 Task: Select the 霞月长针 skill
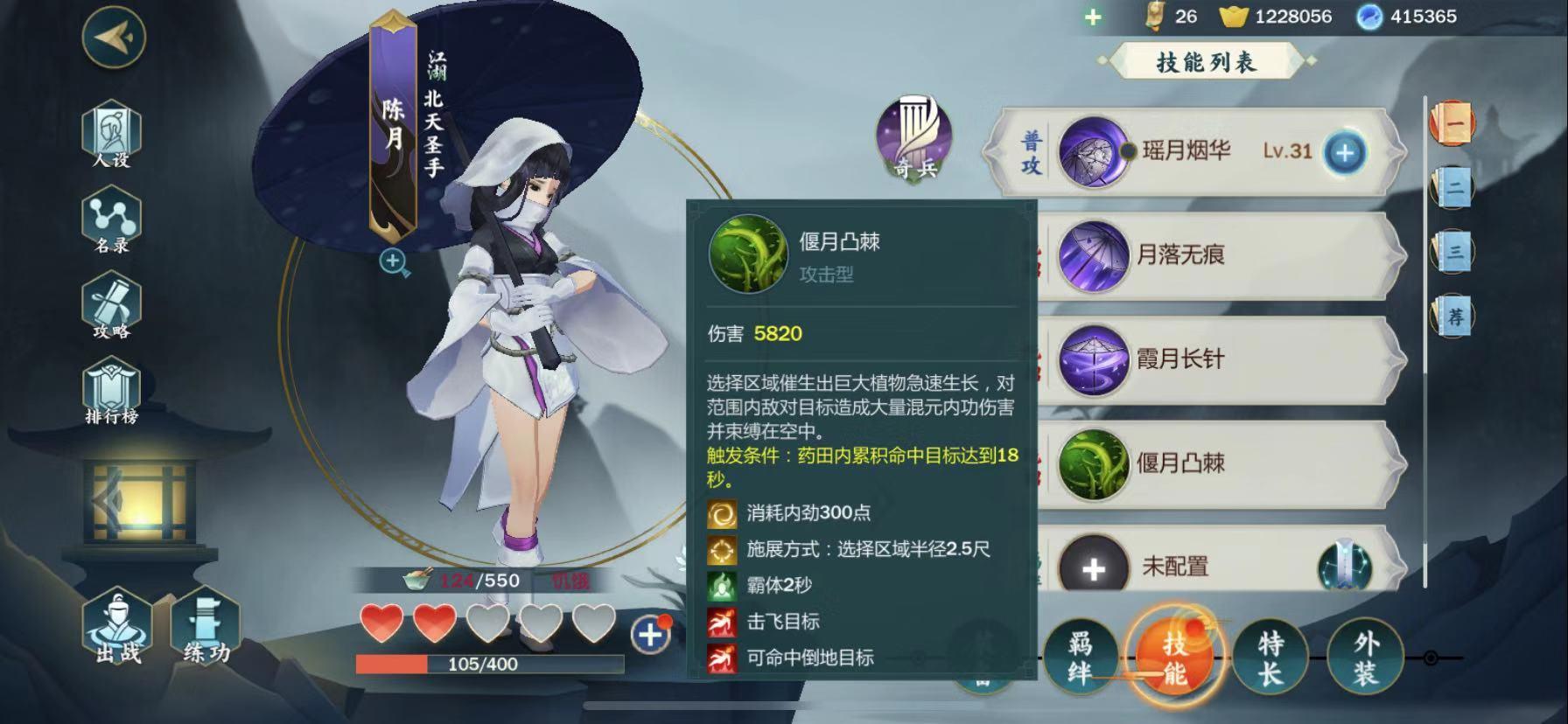pos(1216,359)
